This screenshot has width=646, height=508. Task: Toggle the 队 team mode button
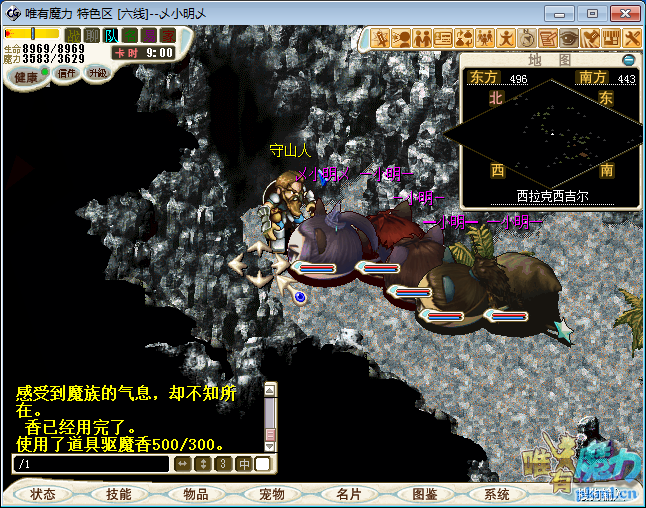pyautogui.click(x=111, y=36)
